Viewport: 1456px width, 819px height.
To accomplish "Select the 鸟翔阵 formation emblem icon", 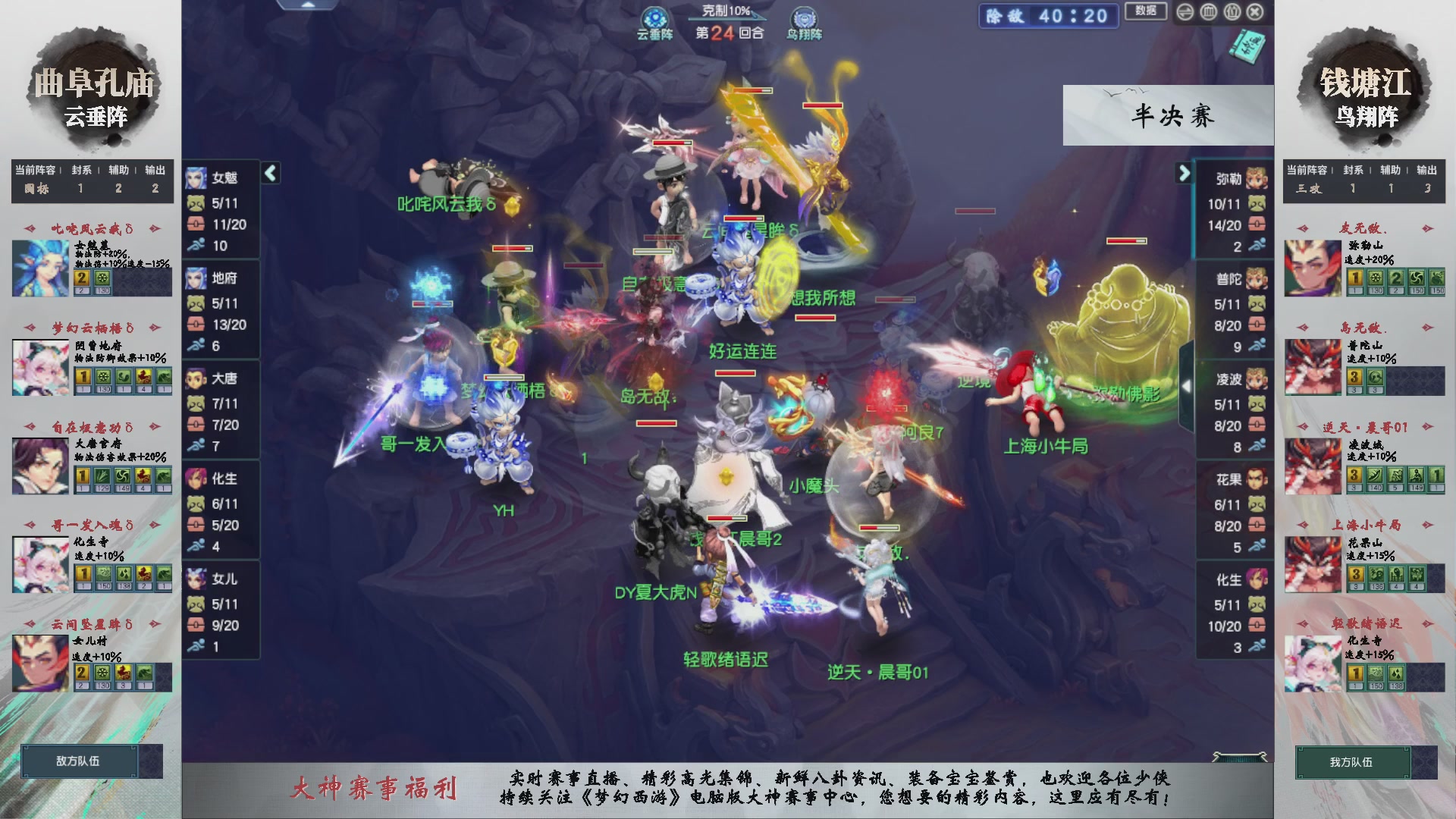I will point(802,17).
